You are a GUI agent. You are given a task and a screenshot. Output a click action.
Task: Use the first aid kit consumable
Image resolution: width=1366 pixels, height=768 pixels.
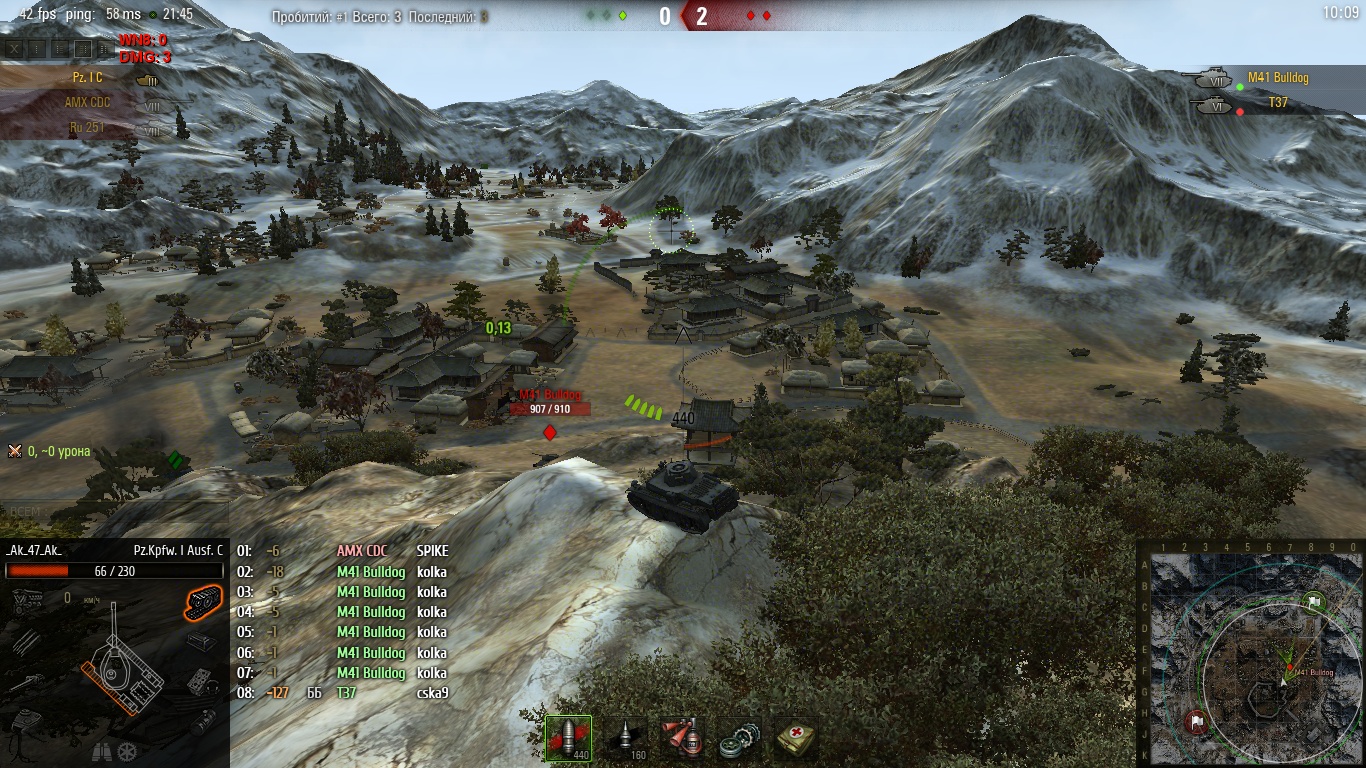pos(797,738)
